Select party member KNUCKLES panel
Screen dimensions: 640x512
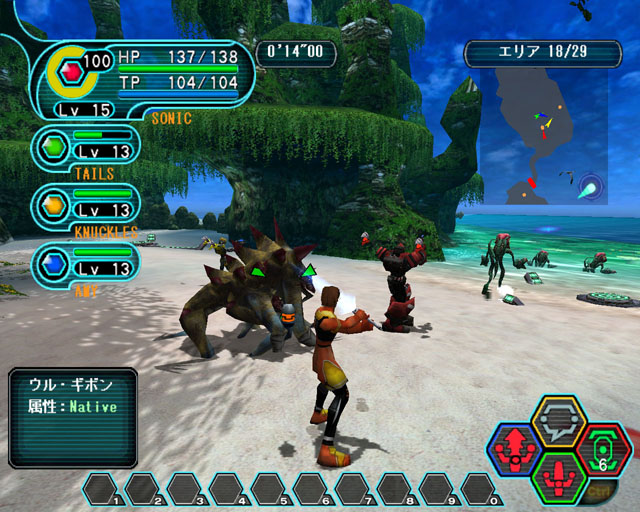(x=85, y=205)
